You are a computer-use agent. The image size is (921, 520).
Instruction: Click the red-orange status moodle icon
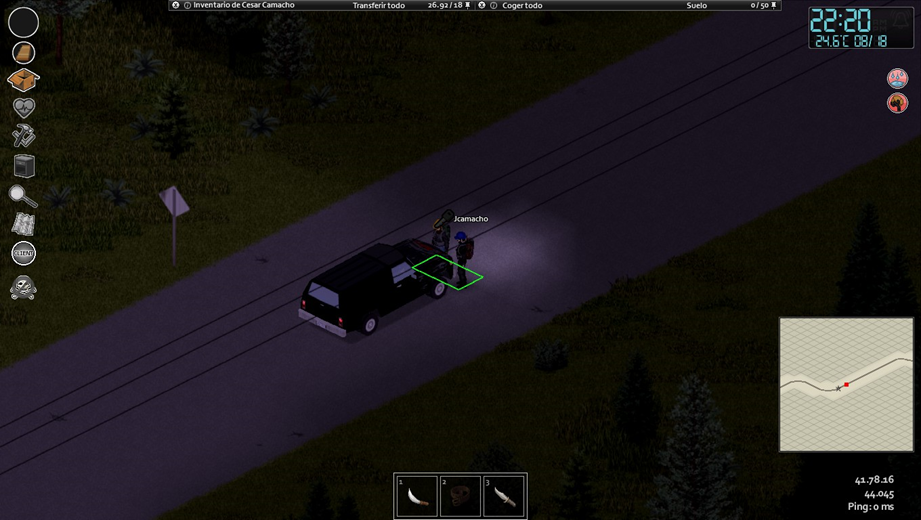coord(897,102)
